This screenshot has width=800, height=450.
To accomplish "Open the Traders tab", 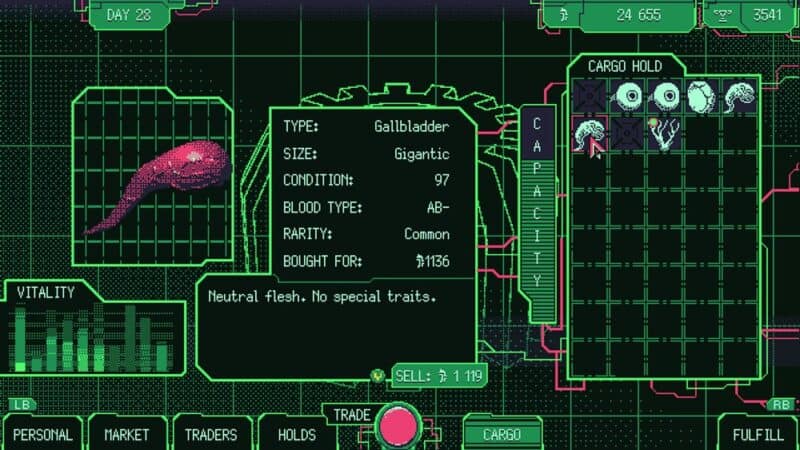I will [210, 434].
